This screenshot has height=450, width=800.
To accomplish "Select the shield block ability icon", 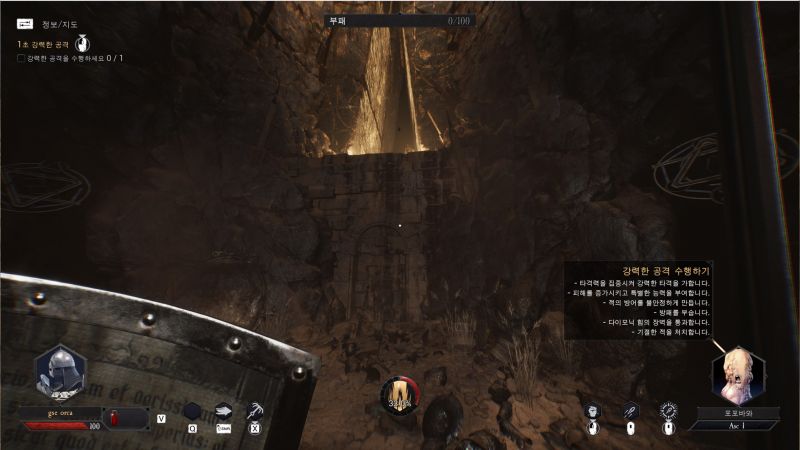I will coord(592,411).
